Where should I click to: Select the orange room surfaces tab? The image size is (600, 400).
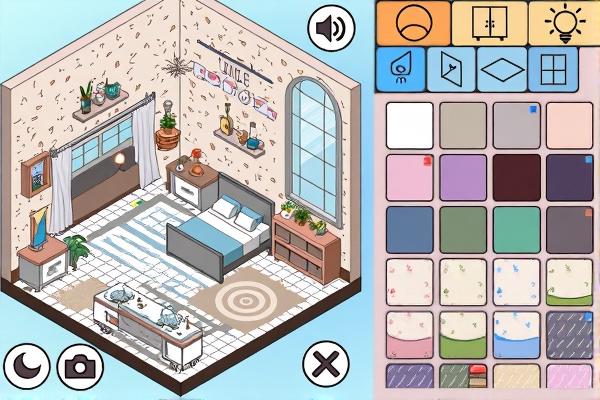[x=412, y=22]
